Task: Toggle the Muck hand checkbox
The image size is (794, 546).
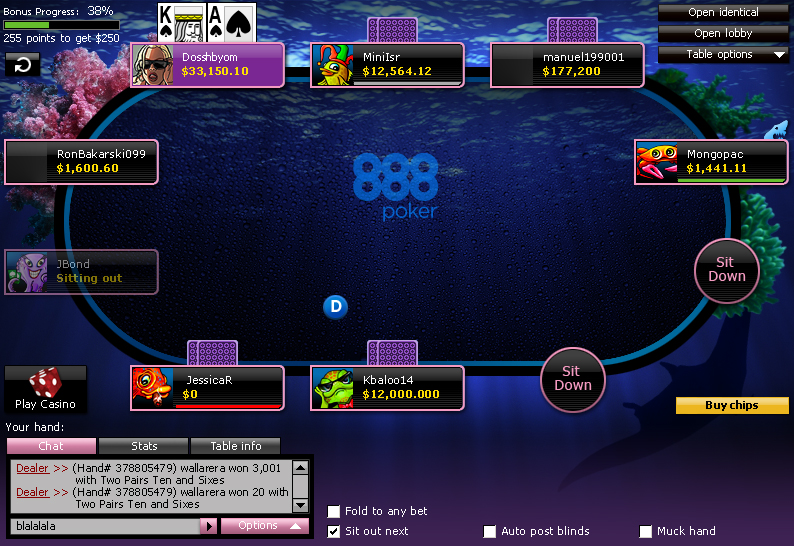Action: tap(646, 531)
